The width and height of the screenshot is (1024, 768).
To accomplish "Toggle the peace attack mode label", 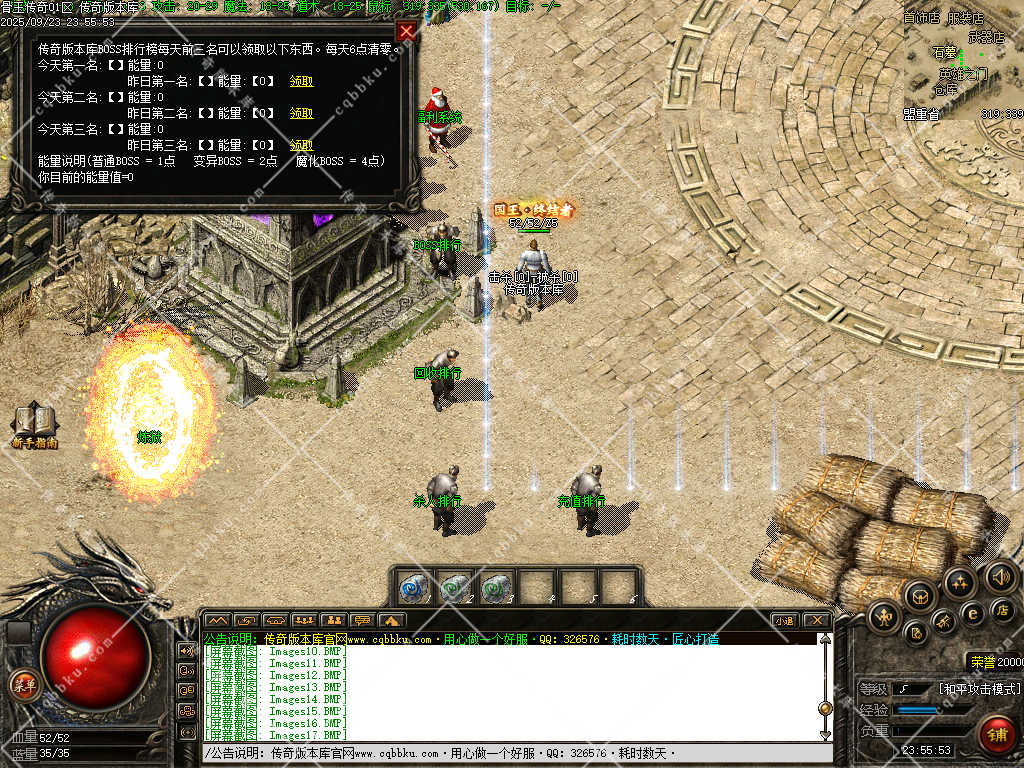I will point(979,689).
